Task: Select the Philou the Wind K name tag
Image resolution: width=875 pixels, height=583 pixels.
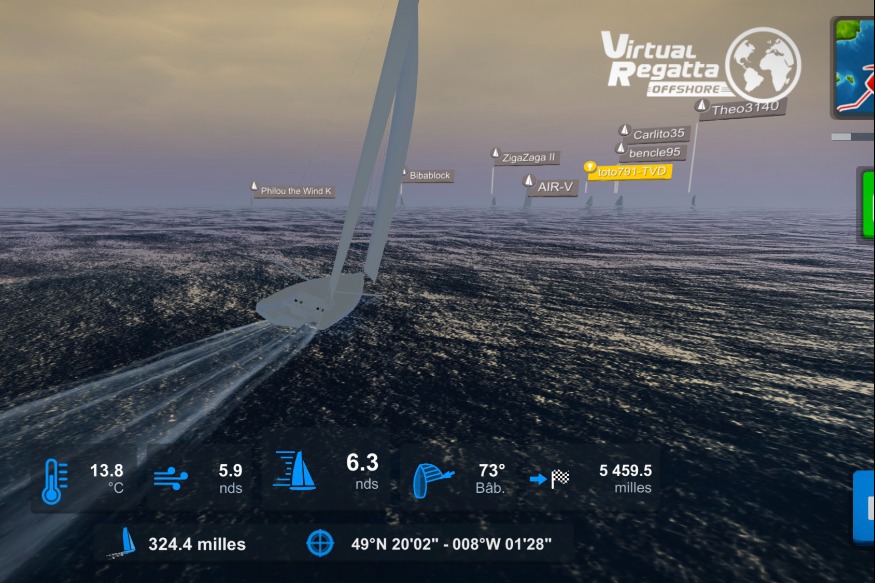Action: (295, 190)
